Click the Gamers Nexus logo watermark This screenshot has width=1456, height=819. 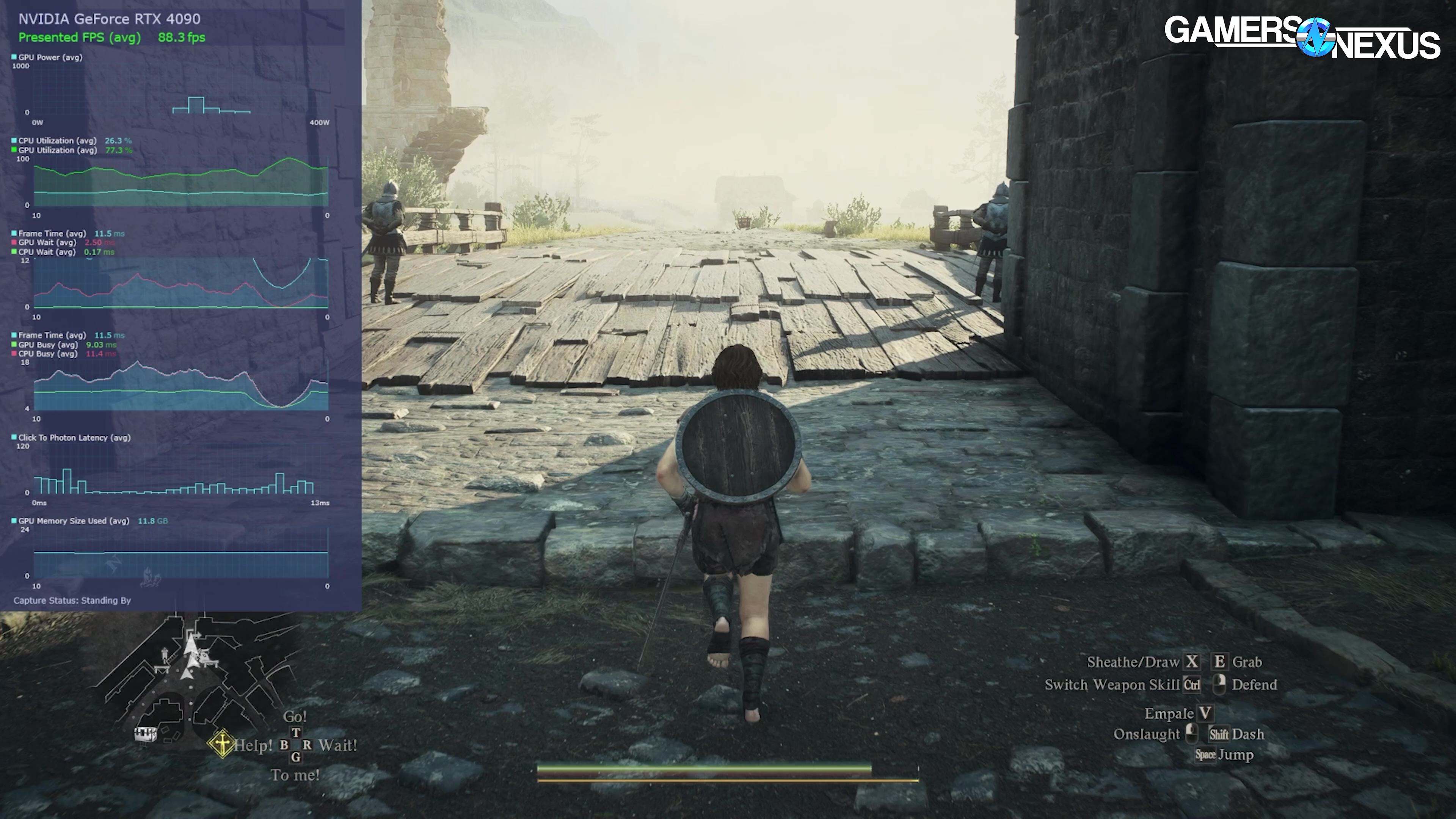click(1302, 37)
